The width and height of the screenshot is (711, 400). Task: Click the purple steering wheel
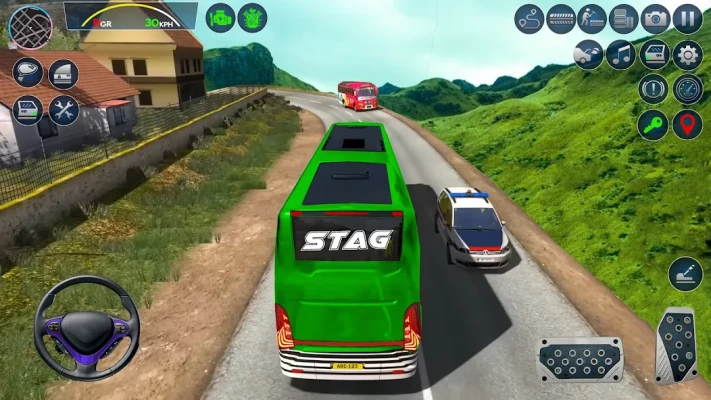coord(86,328)
